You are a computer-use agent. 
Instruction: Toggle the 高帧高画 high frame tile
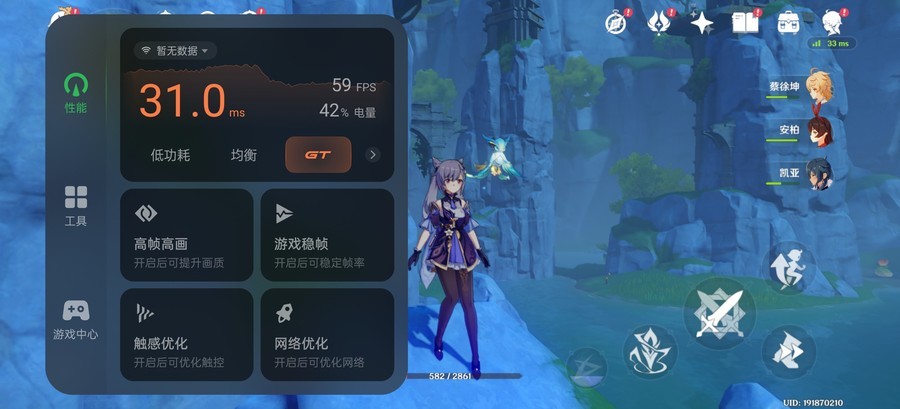[186, 235]
